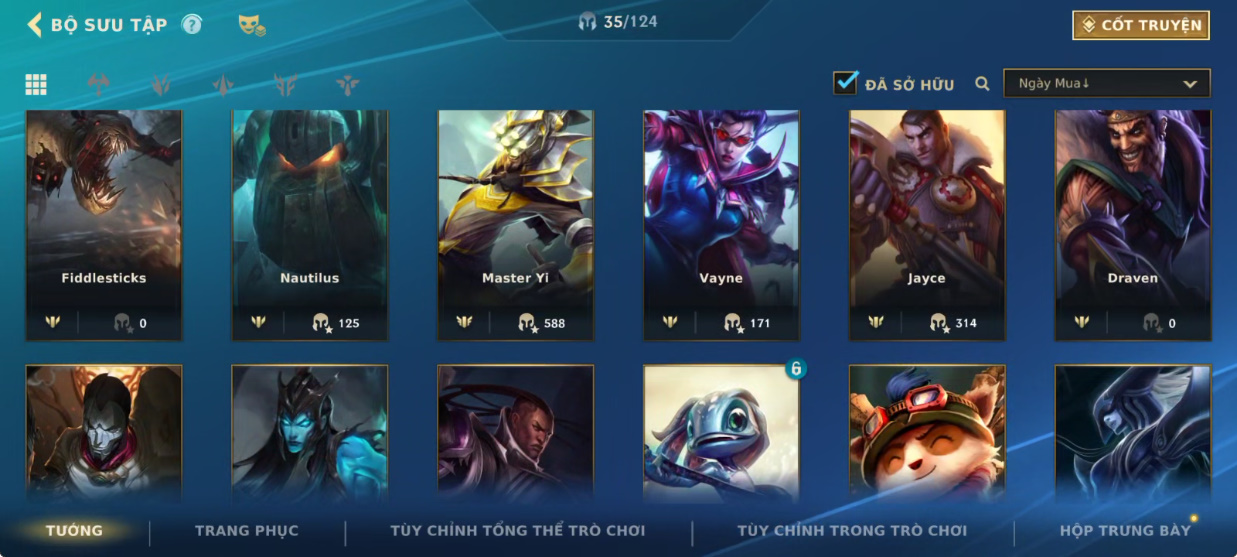Open the Fizz card with badge 6
The image size is (1237, 557).
(721, 432)
